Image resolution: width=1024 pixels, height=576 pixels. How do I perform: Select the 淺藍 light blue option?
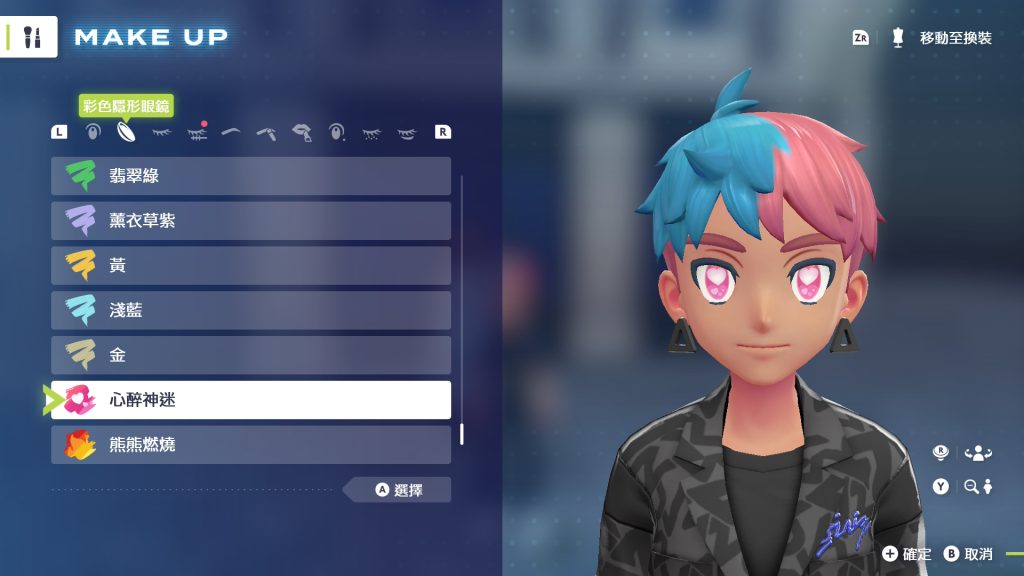click(x=251, y=311)
